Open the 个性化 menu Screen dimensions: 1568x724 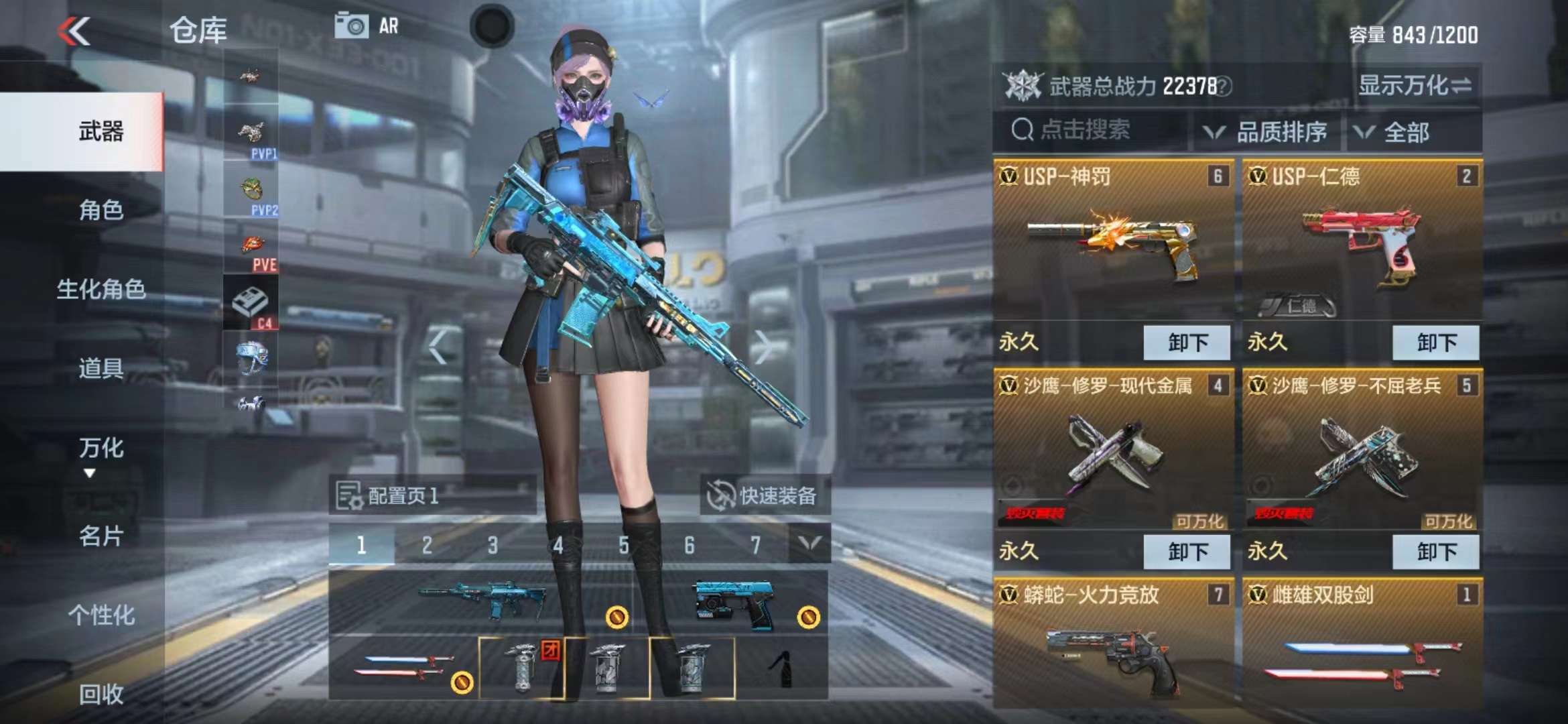(x=101, y=615)
